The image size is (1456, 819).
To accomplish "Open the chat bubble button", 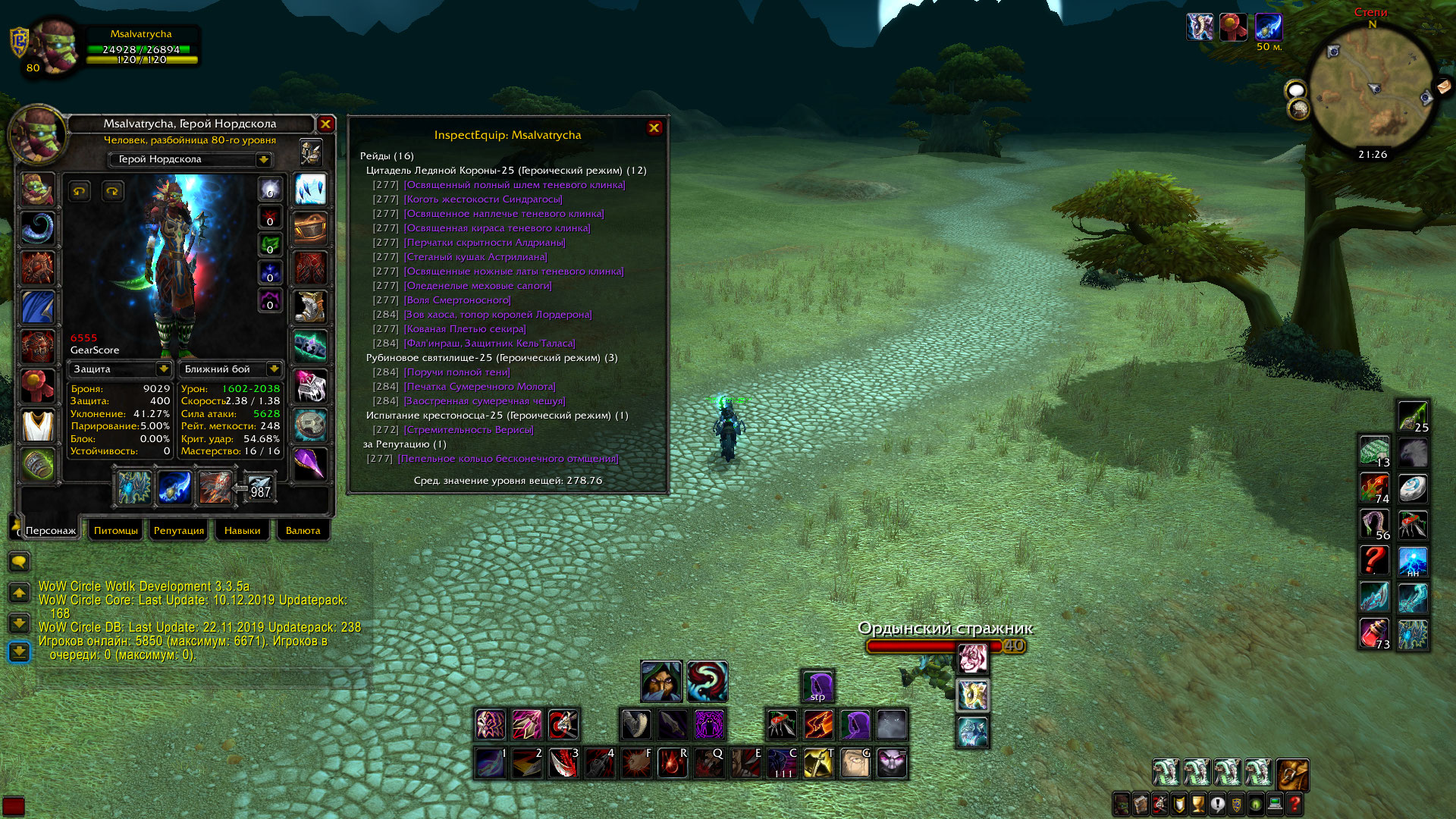I will point(19,562).
